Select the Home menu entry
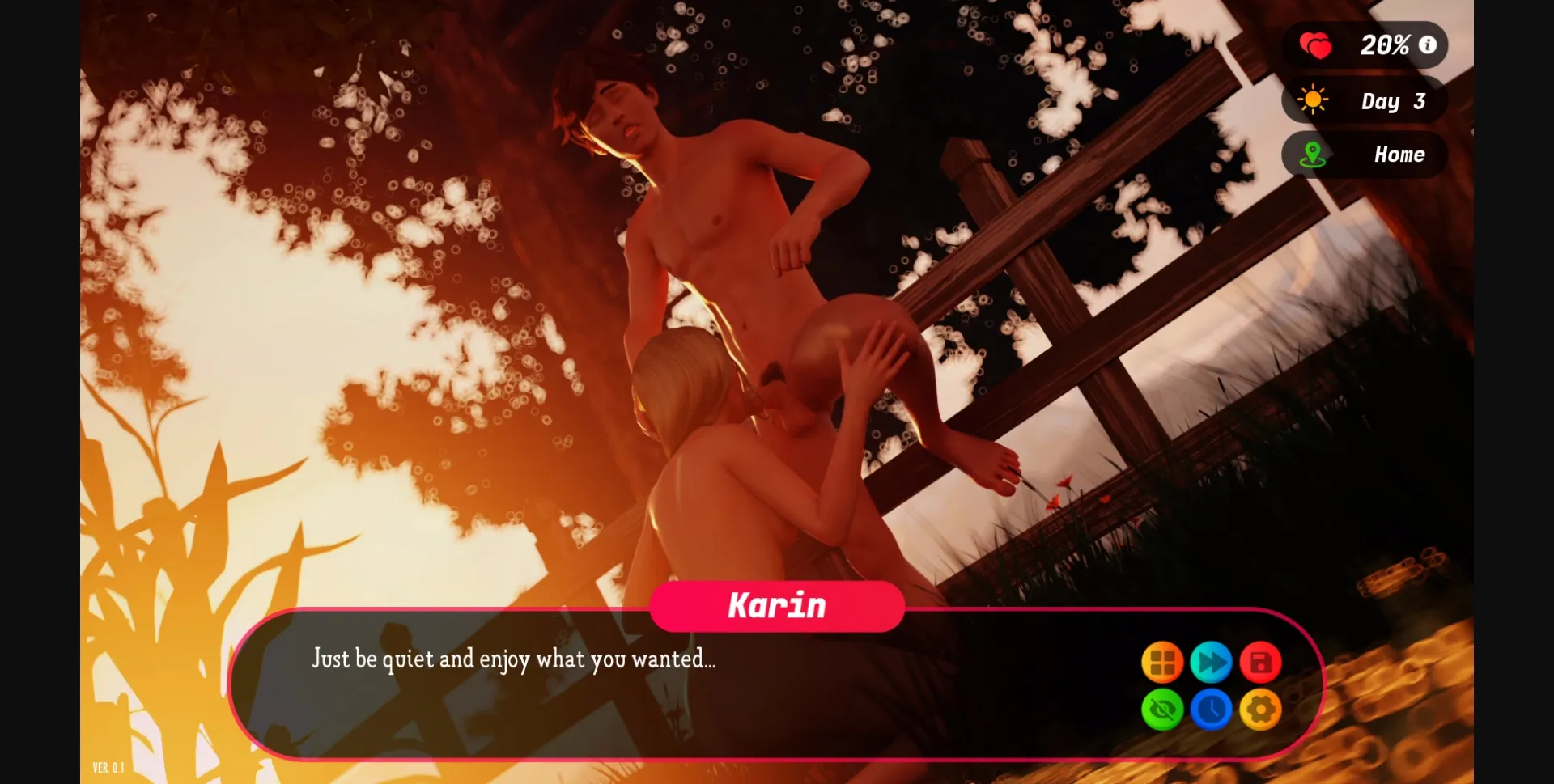The image size is (1554, 784). click(1401, 155)
